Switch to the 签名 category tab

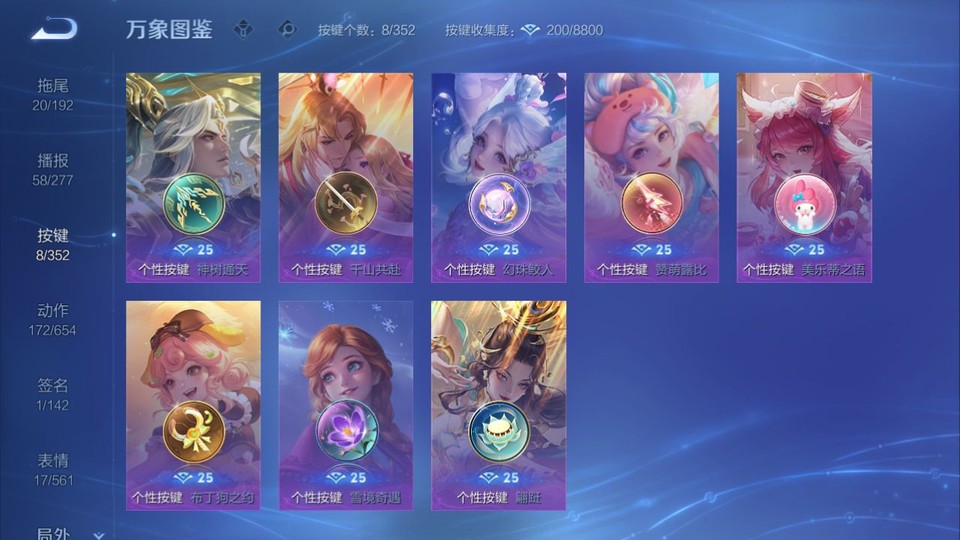(x=53, y=394)
